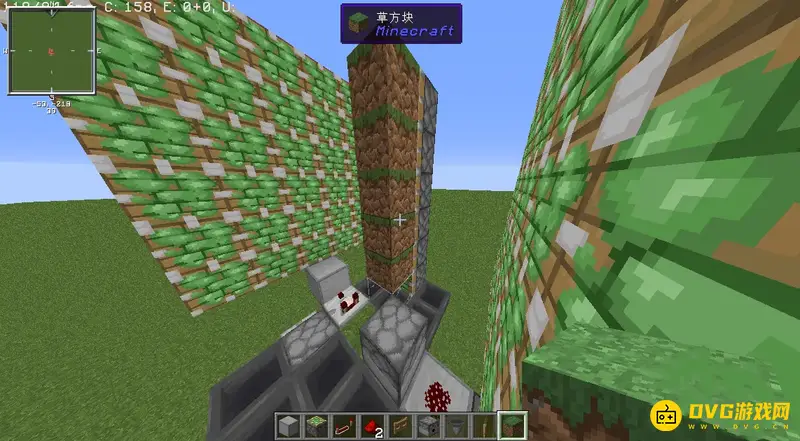This screenshot has width=800, height=441.
Task: Select the highlighted grass block slot
Action: 512,427
